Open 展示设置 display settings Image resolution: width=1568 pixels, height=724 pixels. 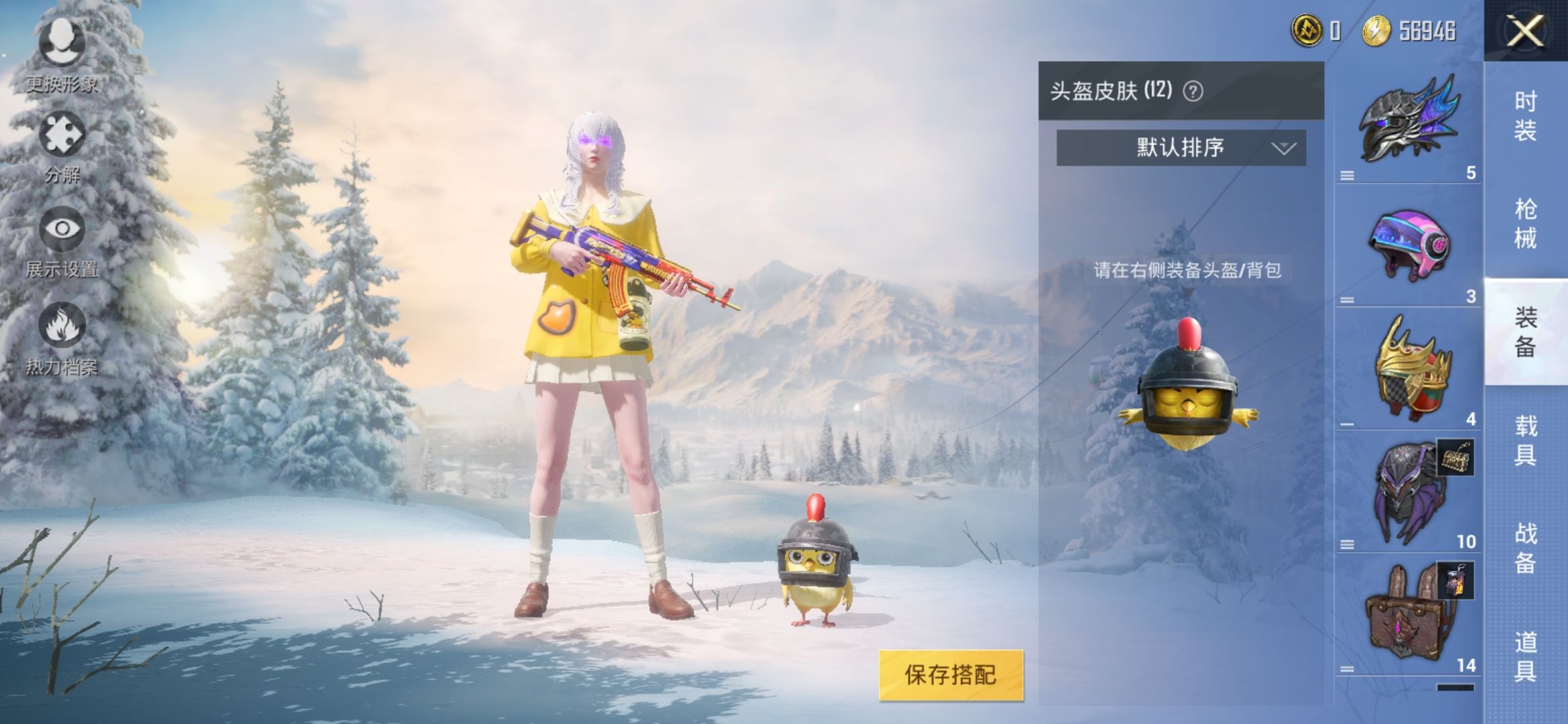click(62, 240)
